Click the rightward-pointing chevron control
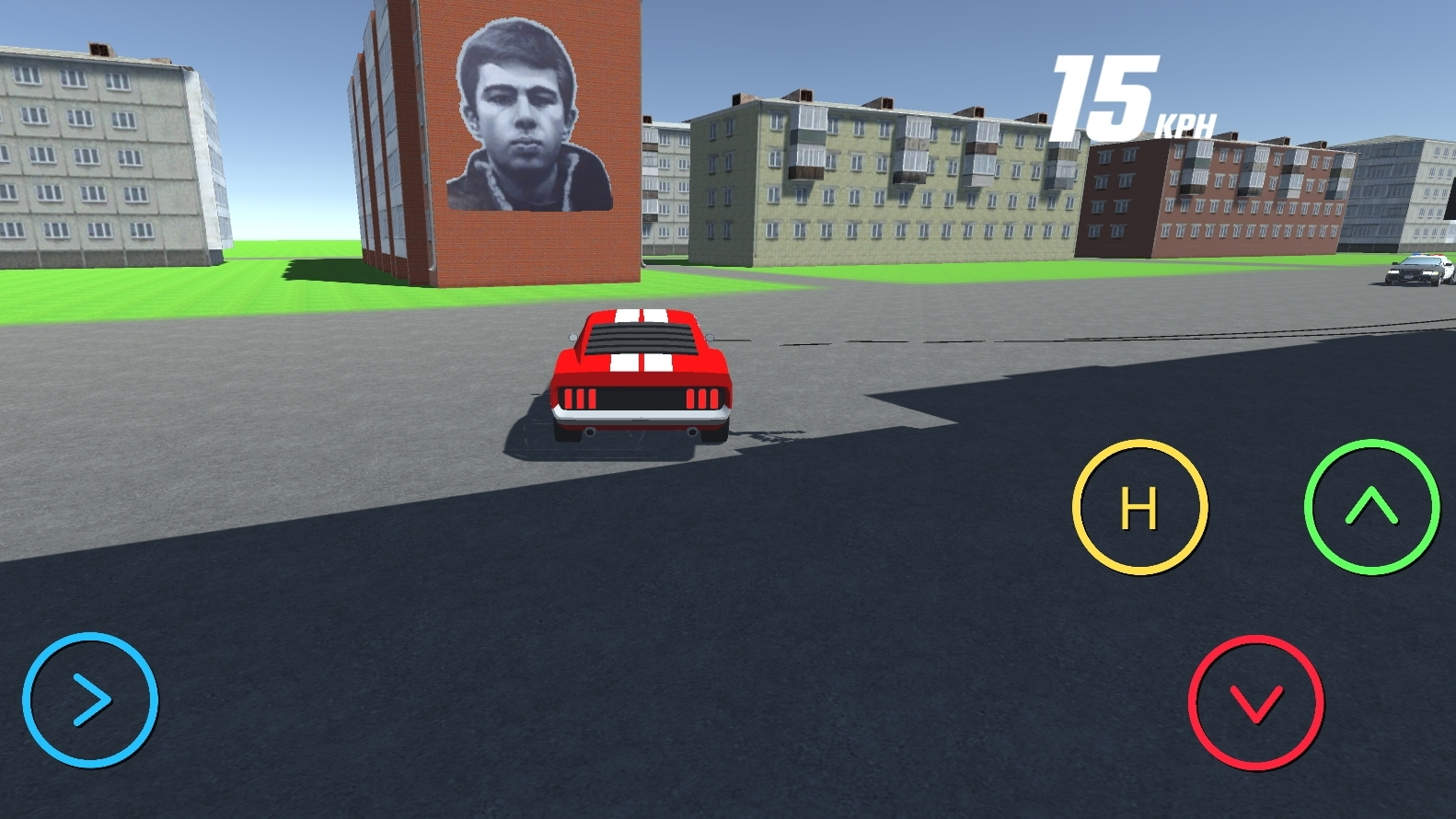The image size is (1456, 819). (x=89, y=701)
